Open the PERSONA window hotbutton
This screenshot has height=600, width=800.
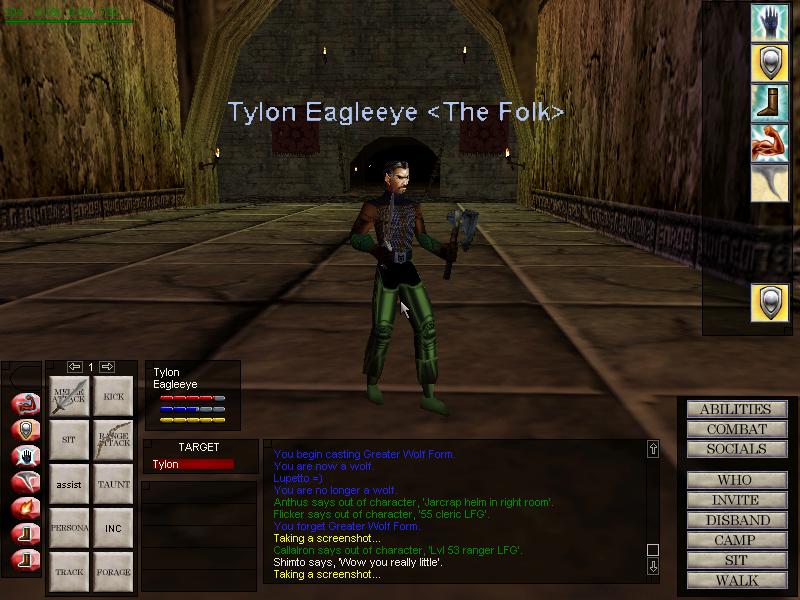click(69, 528)
